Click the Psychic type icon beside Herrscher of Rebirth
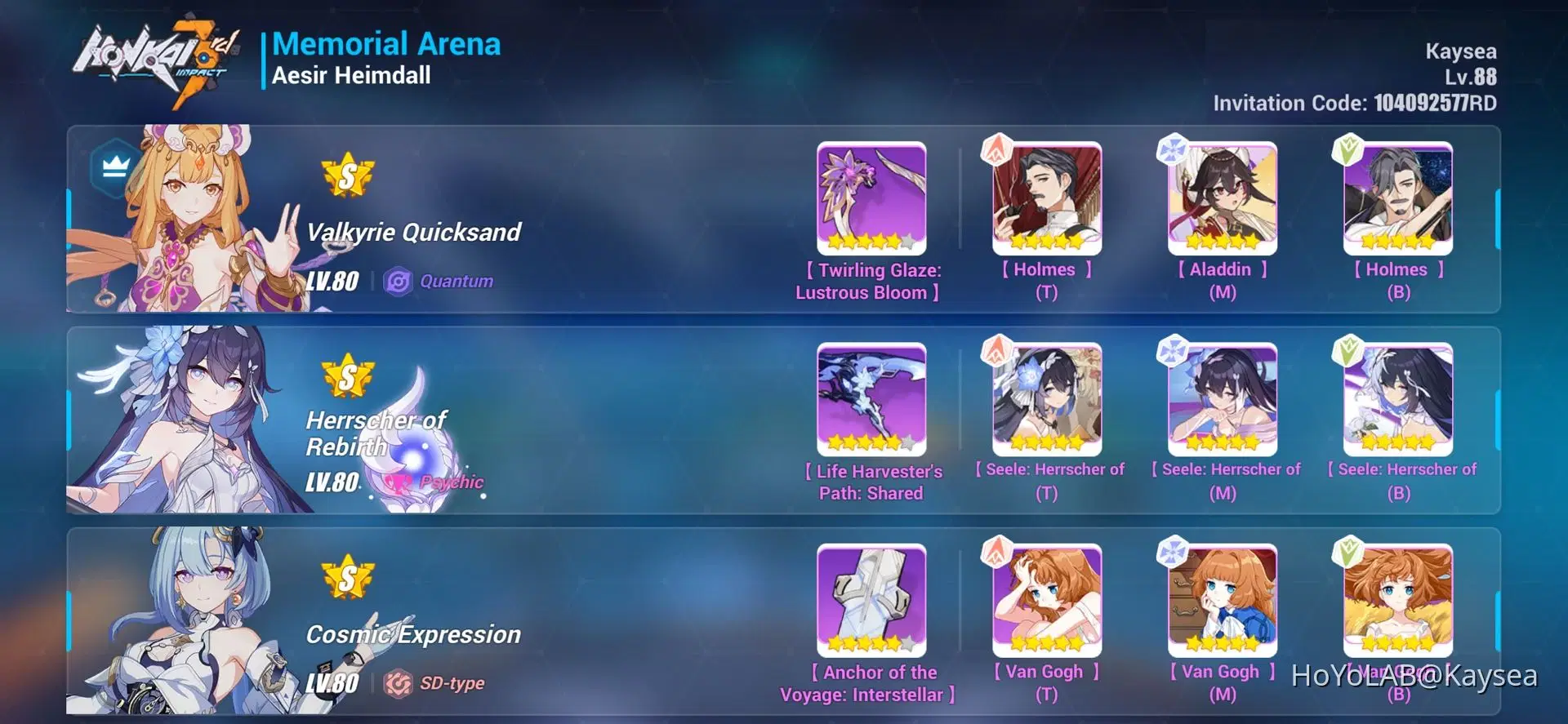This screenshot has height=724, width=1568. 399,482
